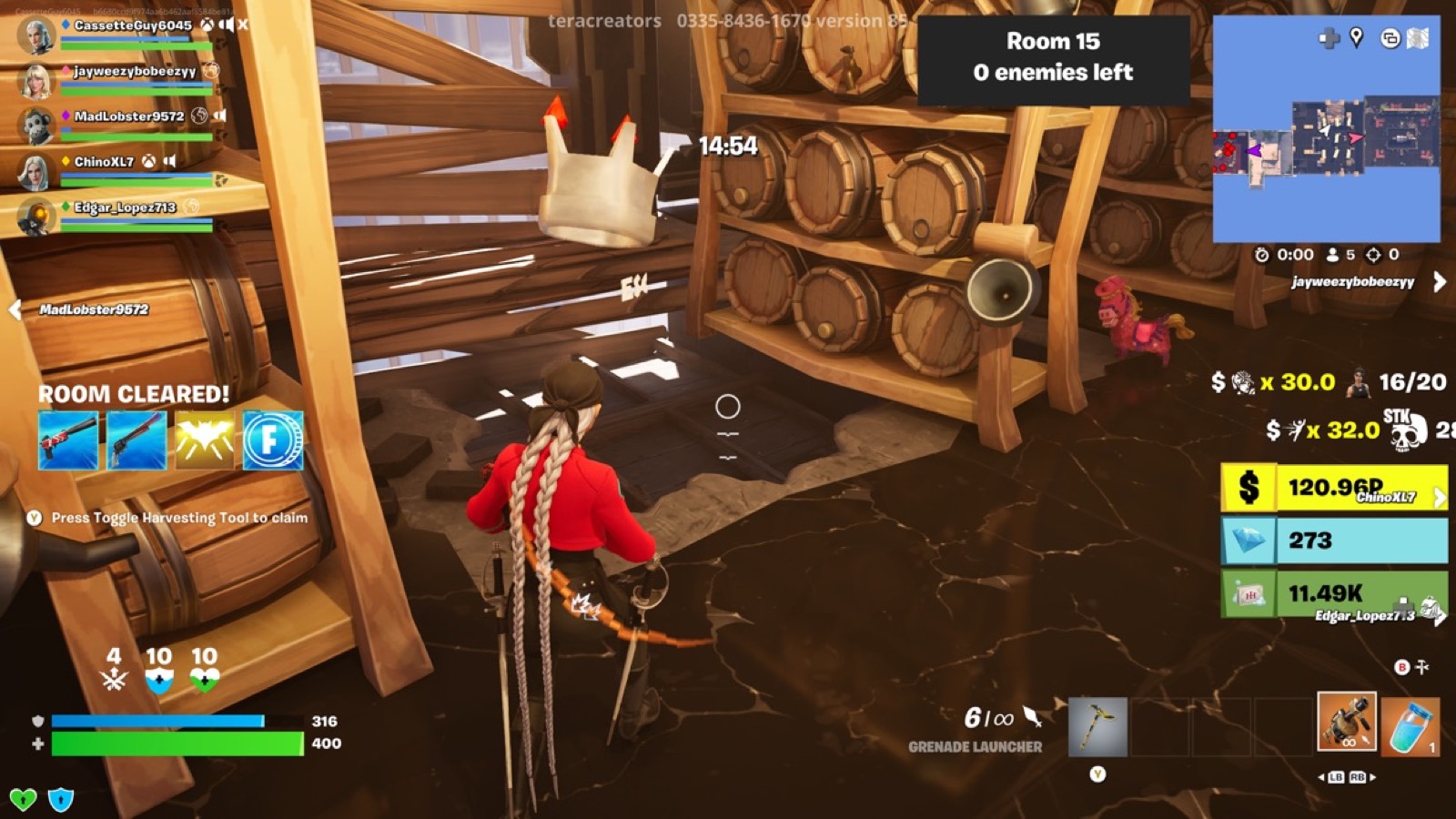Click the arrow next to jayweezybobeezyy spectate label

coord(1440,282)
